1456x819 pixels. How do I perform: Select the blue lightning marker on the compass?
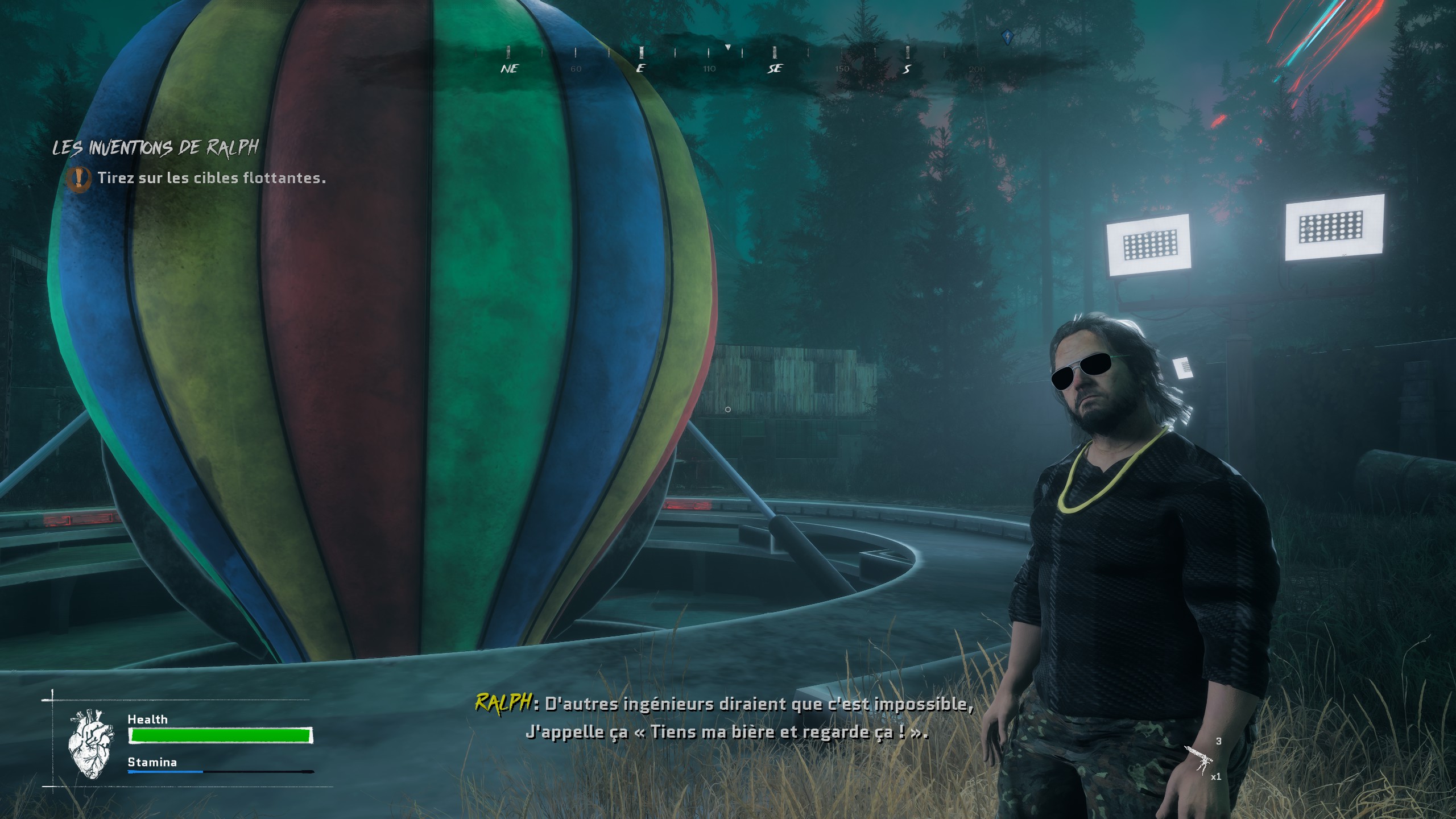point(1007,38)
